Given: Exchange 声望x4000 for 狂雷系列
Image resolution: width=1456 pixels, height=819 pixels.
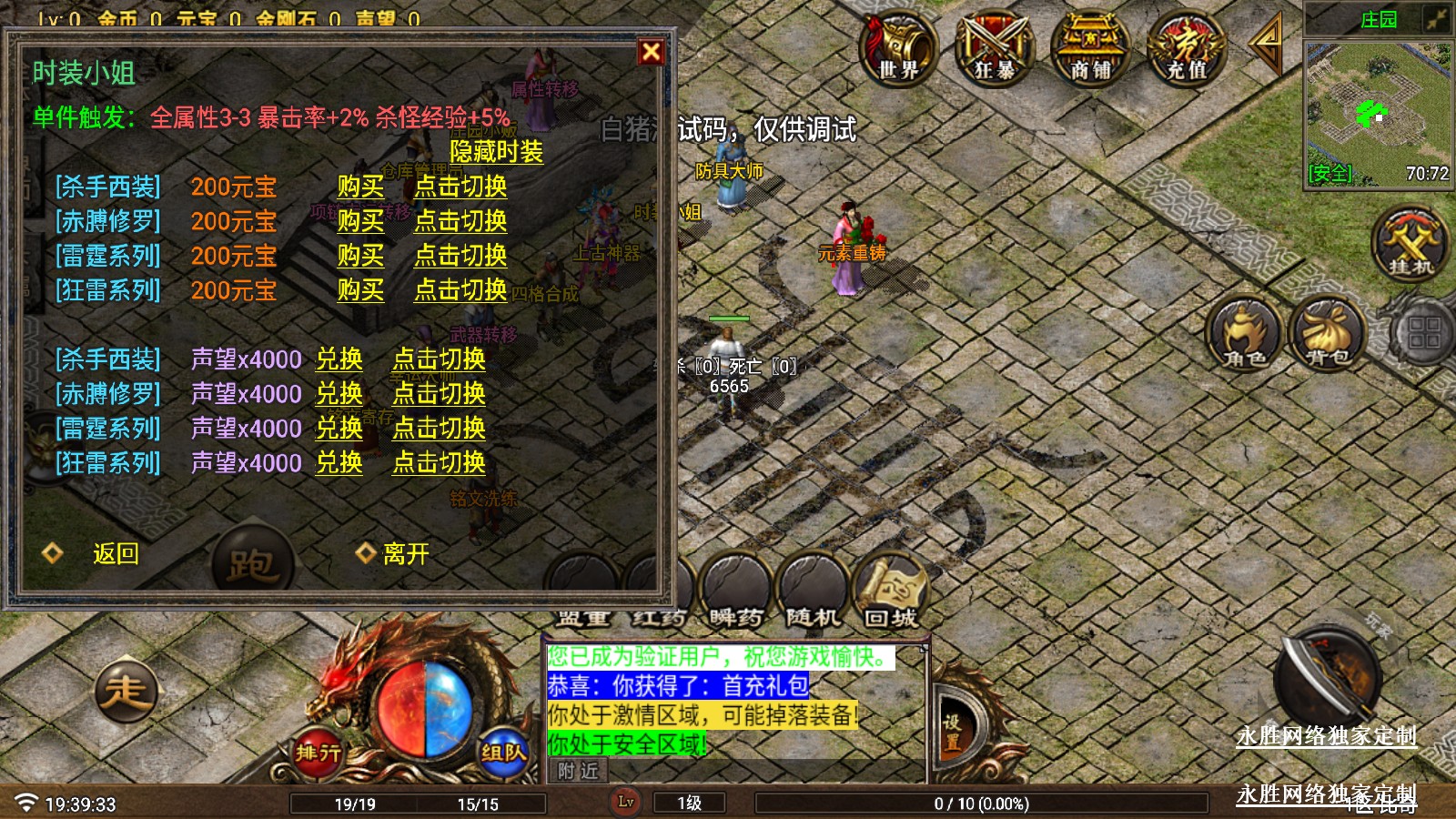Looking at the screenshot, I should pyautogui.click(x=339, y=463).
